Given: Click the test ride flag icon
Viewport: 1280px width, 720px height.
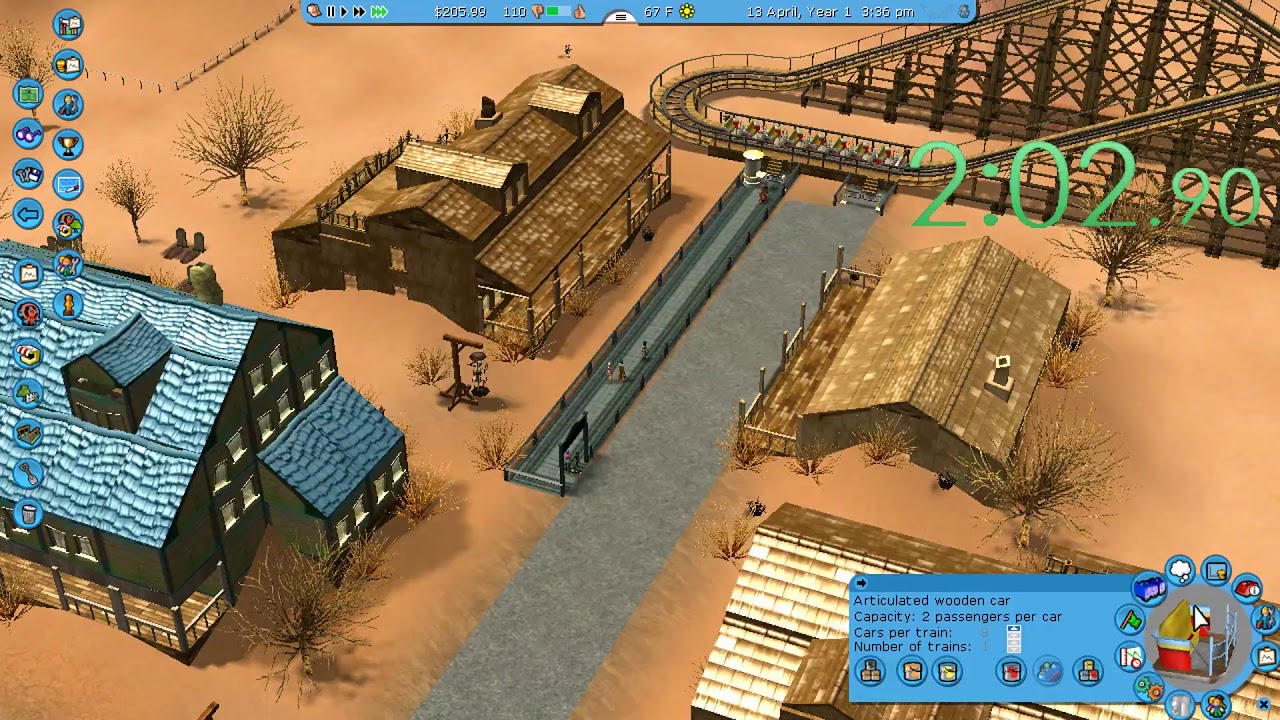Looking at the screenshot, I should [x=1130, y=620].
